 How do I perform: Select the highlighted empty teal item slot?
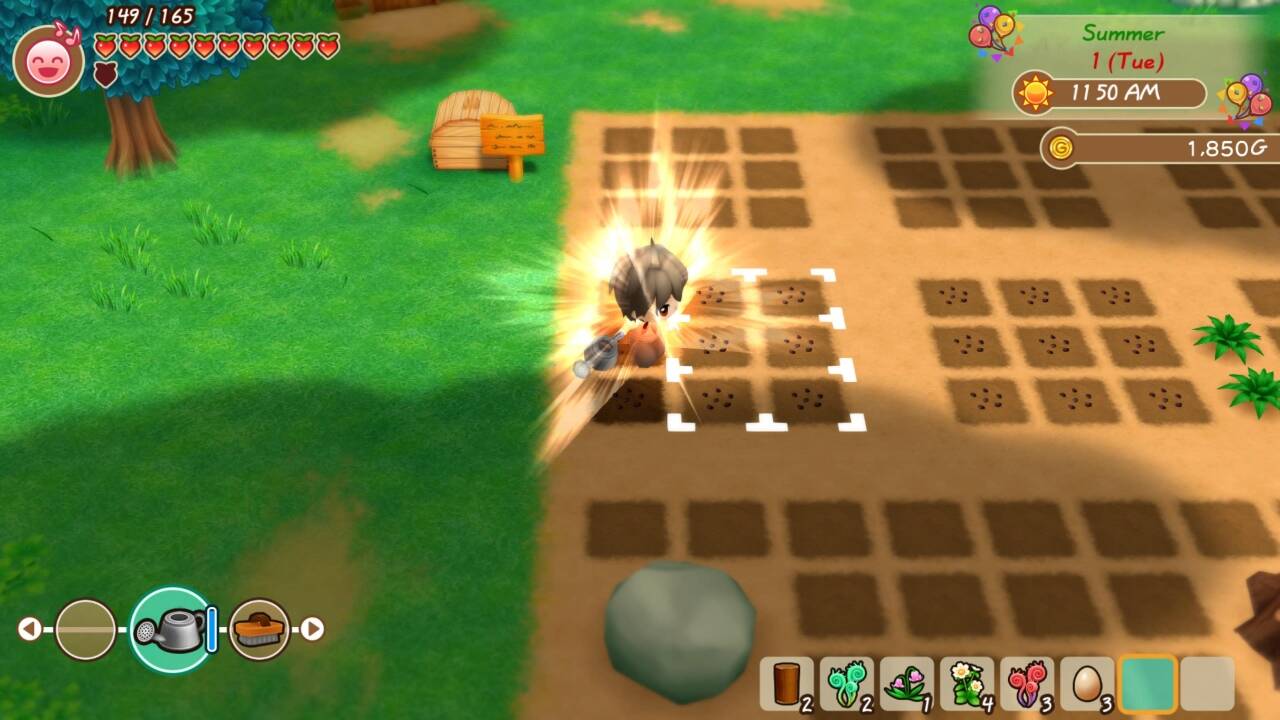(x=1147, y=683)
